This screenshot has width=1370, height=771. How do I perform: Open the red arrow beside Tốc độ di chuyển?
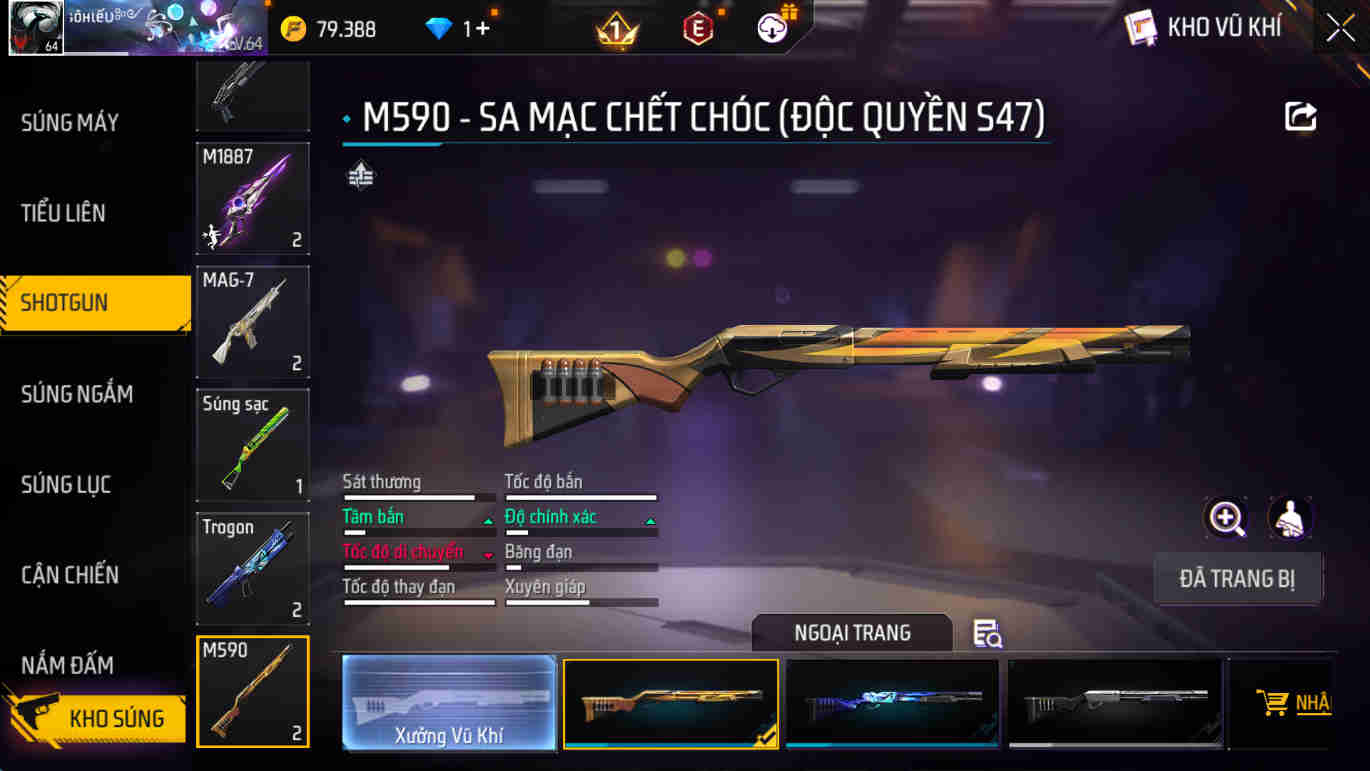(489, 556)
